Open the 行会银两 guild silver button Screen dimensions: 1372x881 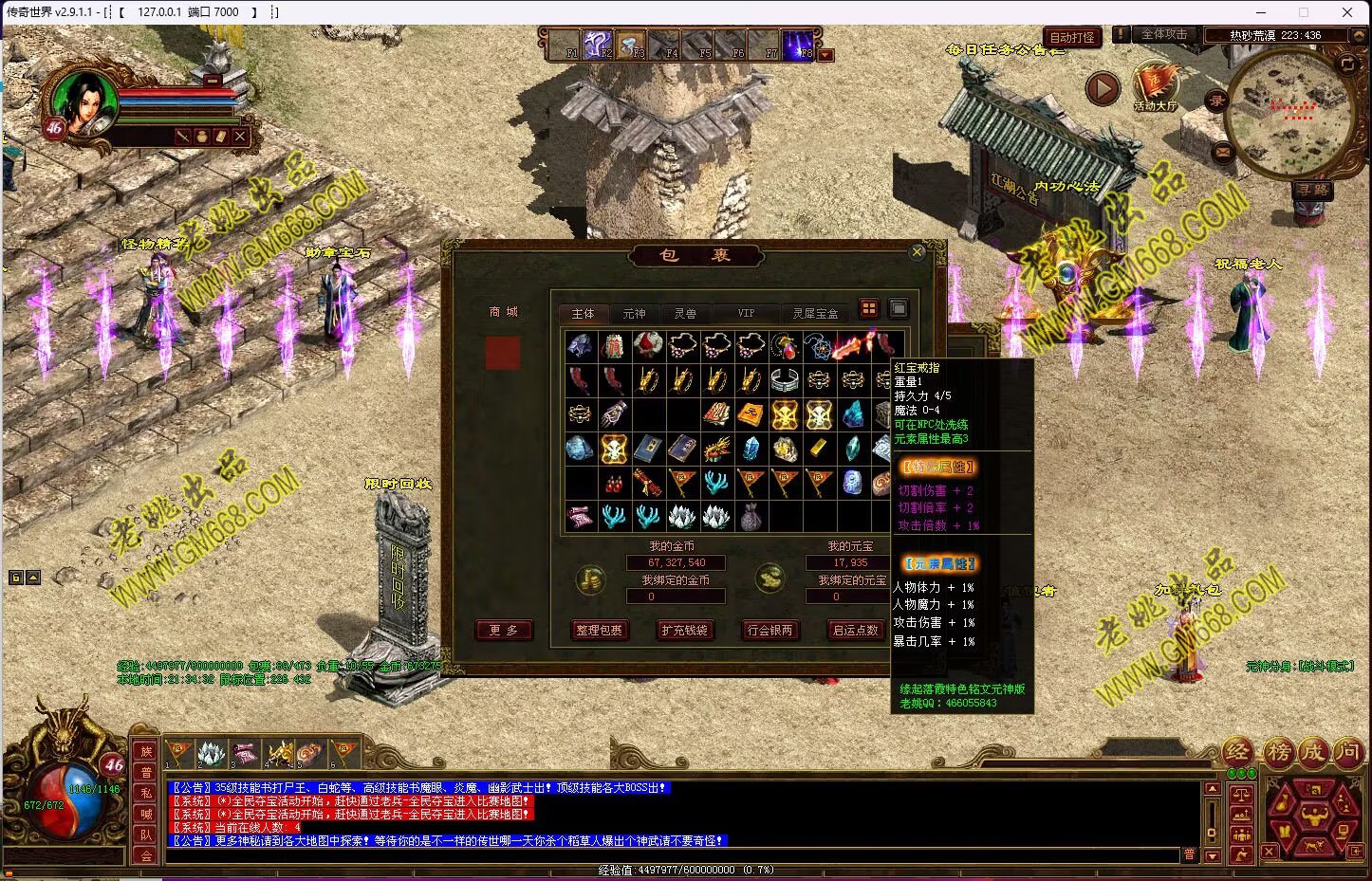(x=769, y=630)
